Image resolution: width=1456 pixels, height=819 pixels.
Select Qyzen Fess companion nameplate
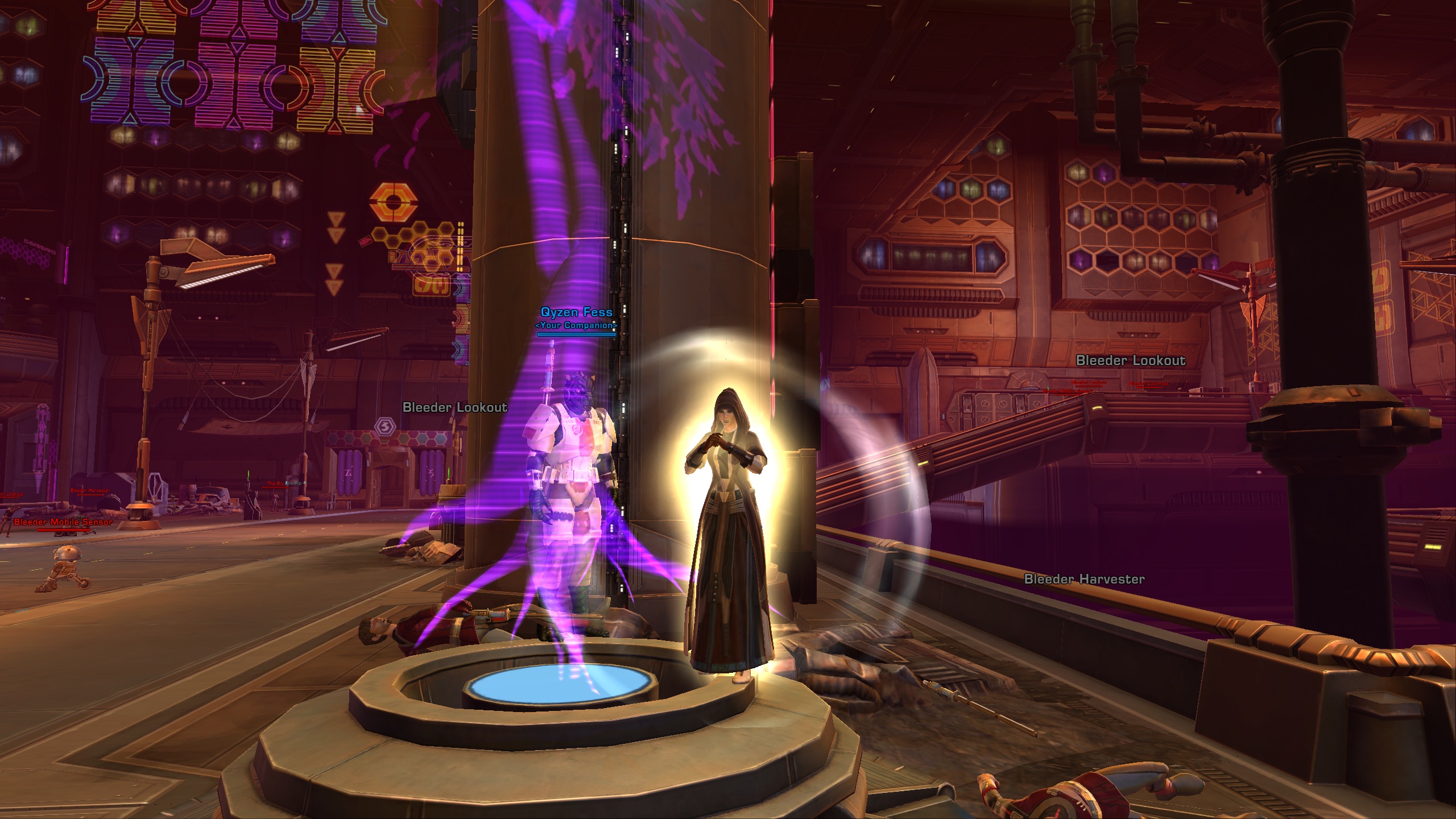pyautogui.click(x=576, y=312)
